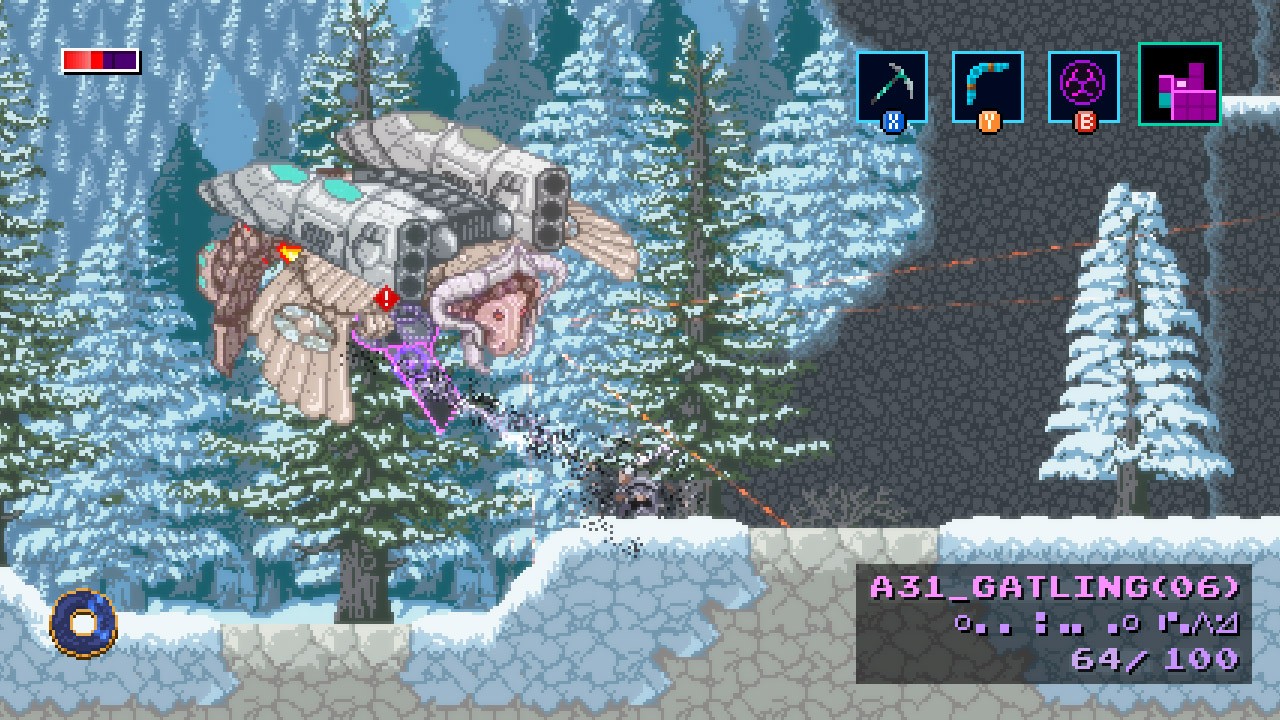Image resolution: width=1280 pixels, height=720 pixels.
Task: Click the blue X button badge under the pickaxe
Action: click(893, 120)
